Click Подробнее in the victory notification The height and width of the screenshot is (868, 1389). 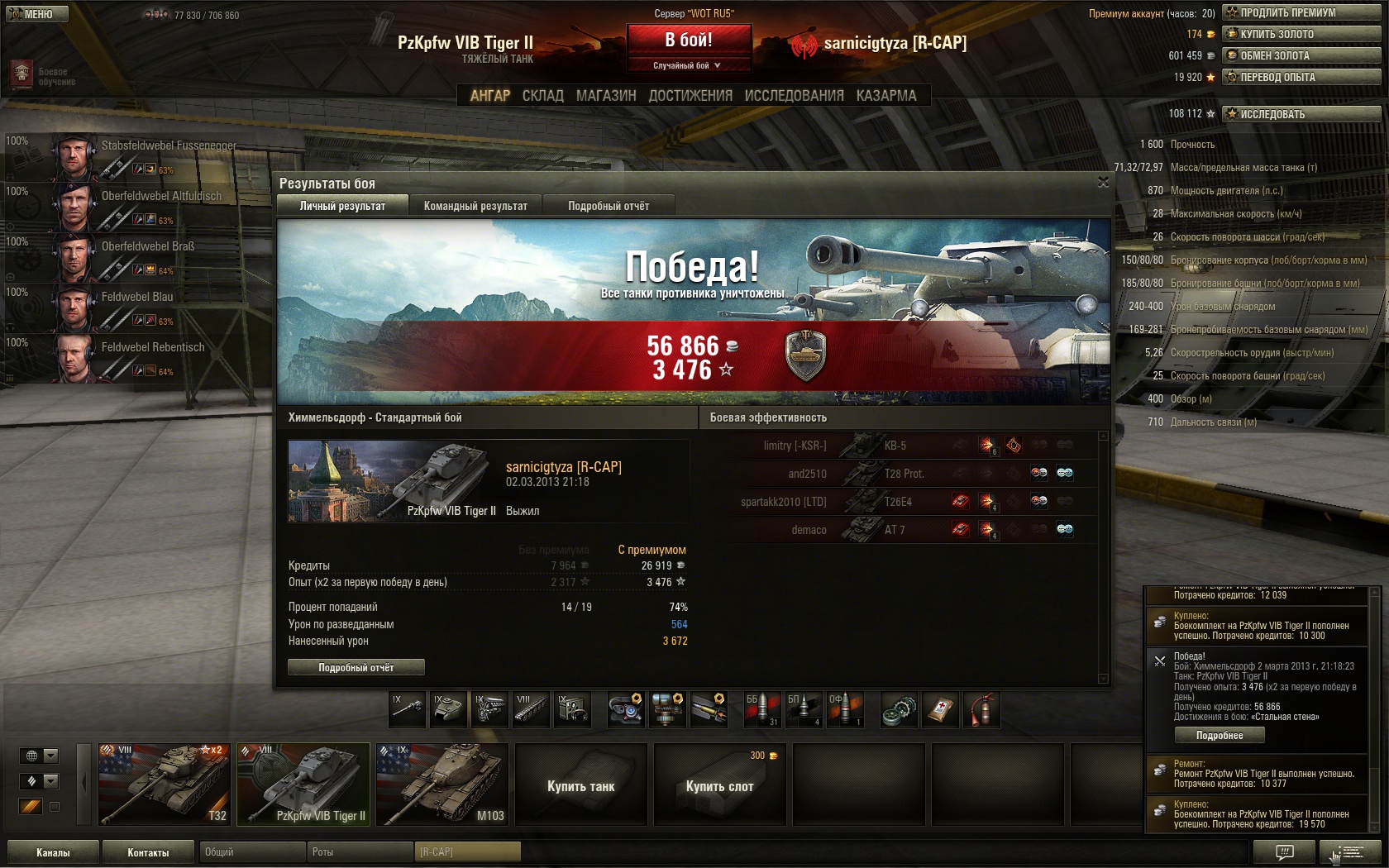1220,736
